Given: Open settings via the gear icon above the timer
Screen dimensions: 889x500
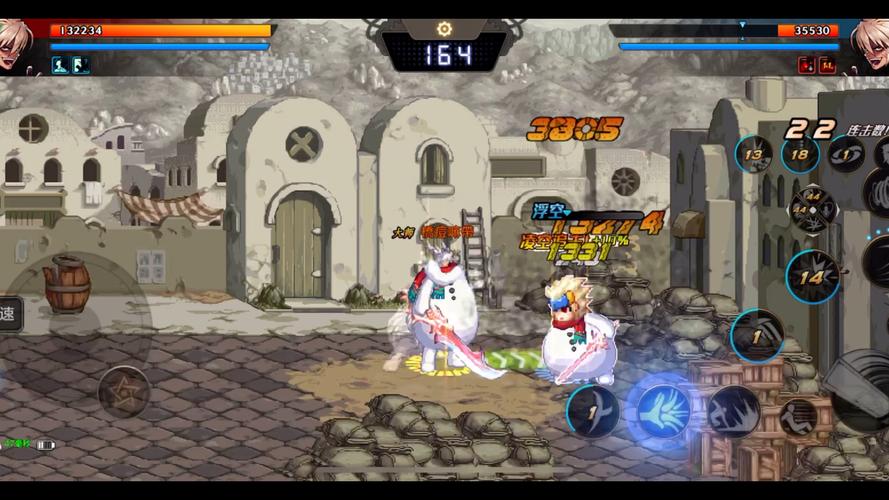Looking at the screenshot, I should (x=444, y=30).
